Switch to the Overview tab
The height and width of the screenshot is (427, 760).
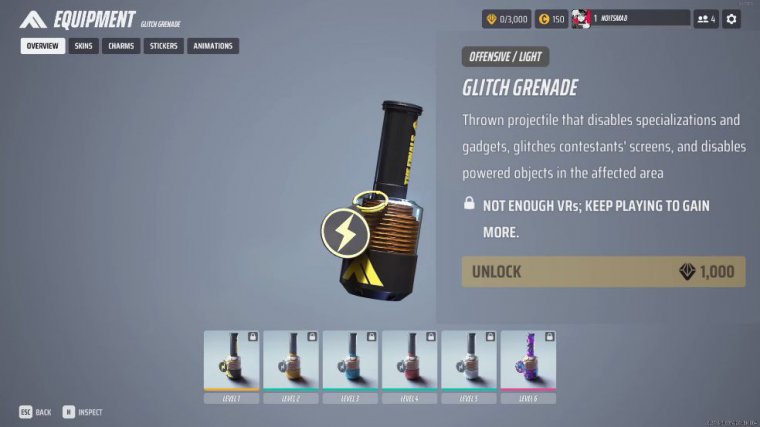(x=42, y=46)
